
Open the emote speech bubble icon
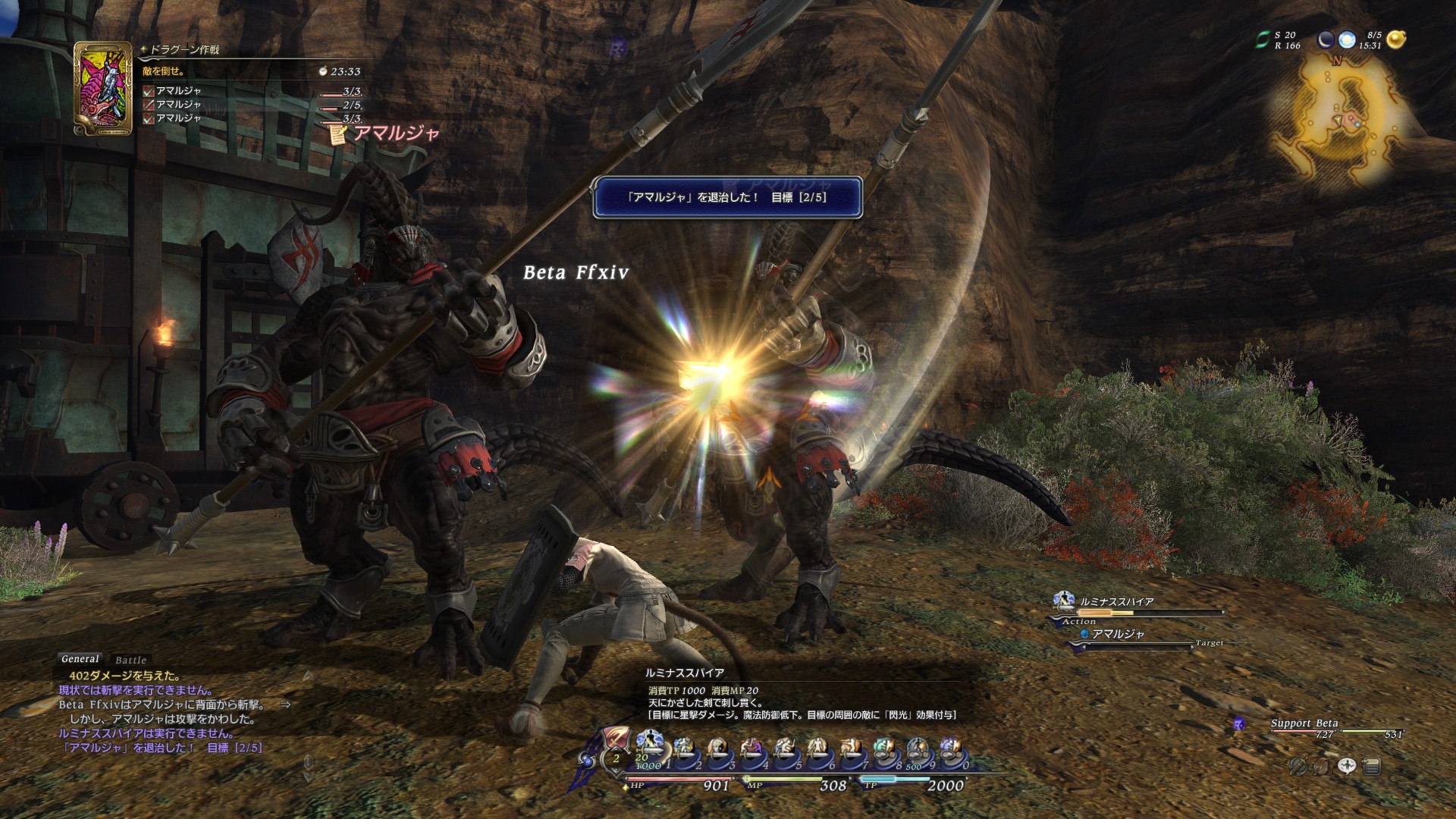click(x=1347, y=766)
